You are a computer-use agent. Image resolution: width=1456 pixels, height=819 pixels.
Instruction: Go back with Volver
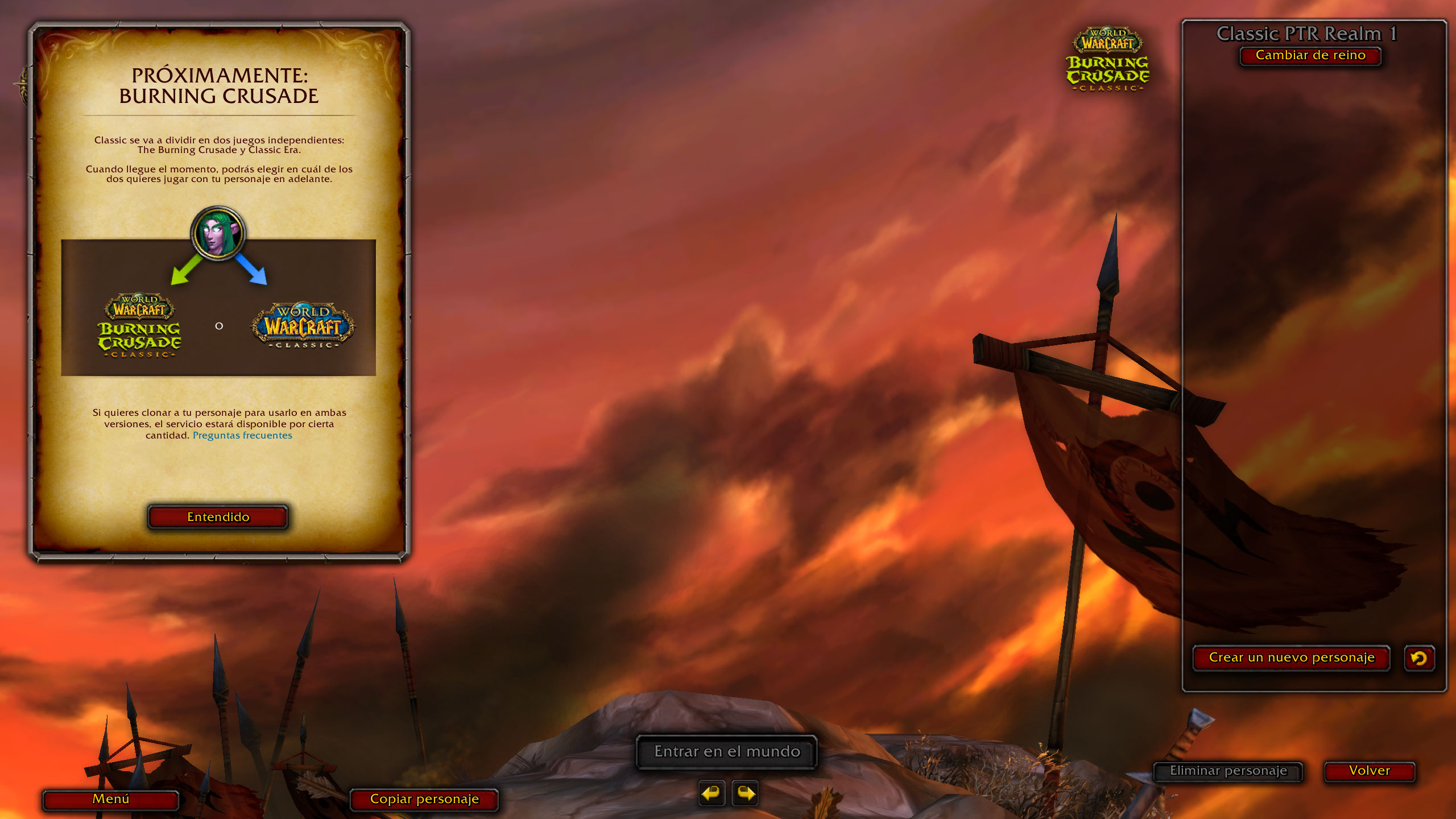(1369, 771)
